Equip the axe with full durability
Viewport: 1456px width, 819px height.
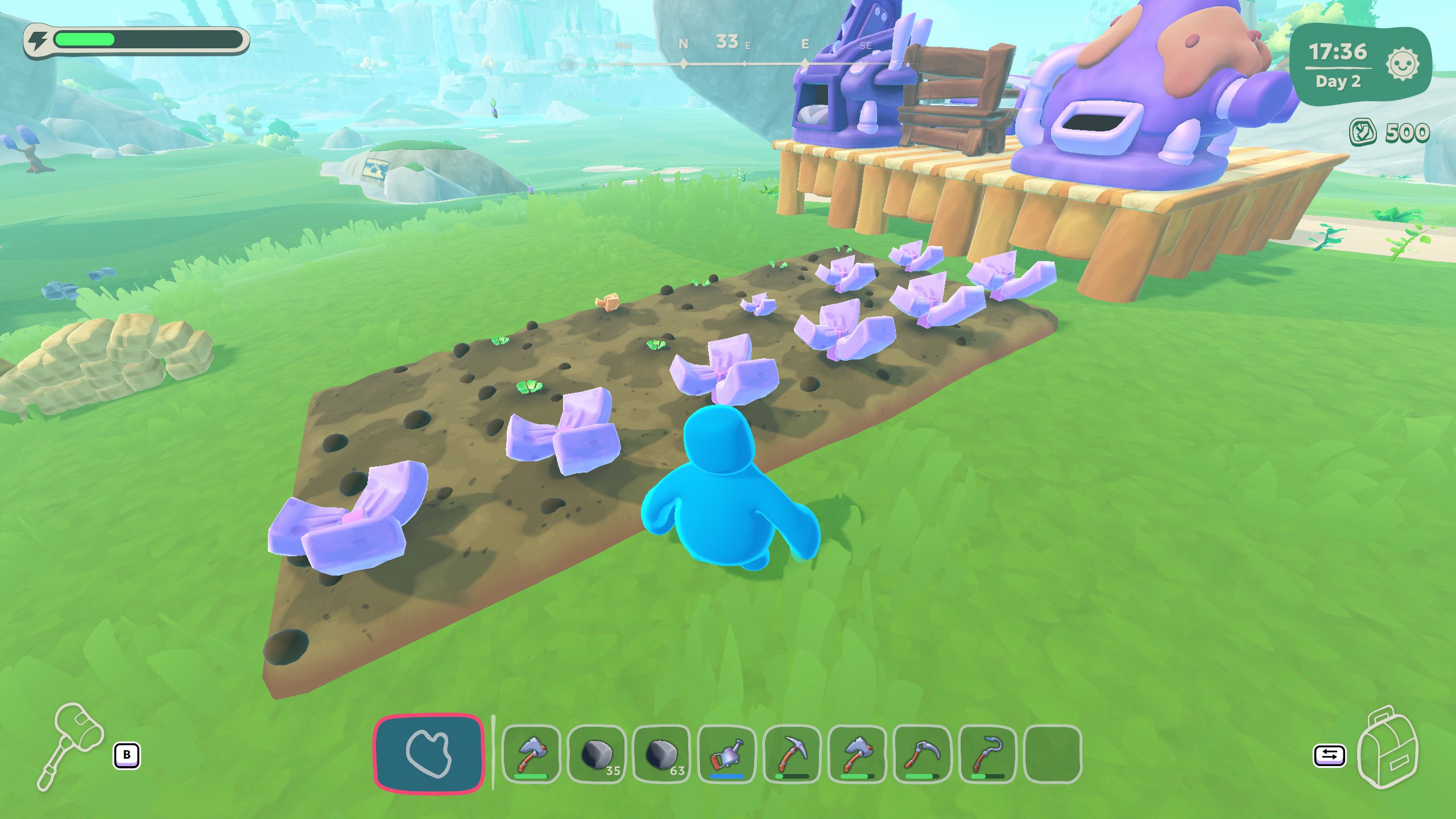[532, 754]
